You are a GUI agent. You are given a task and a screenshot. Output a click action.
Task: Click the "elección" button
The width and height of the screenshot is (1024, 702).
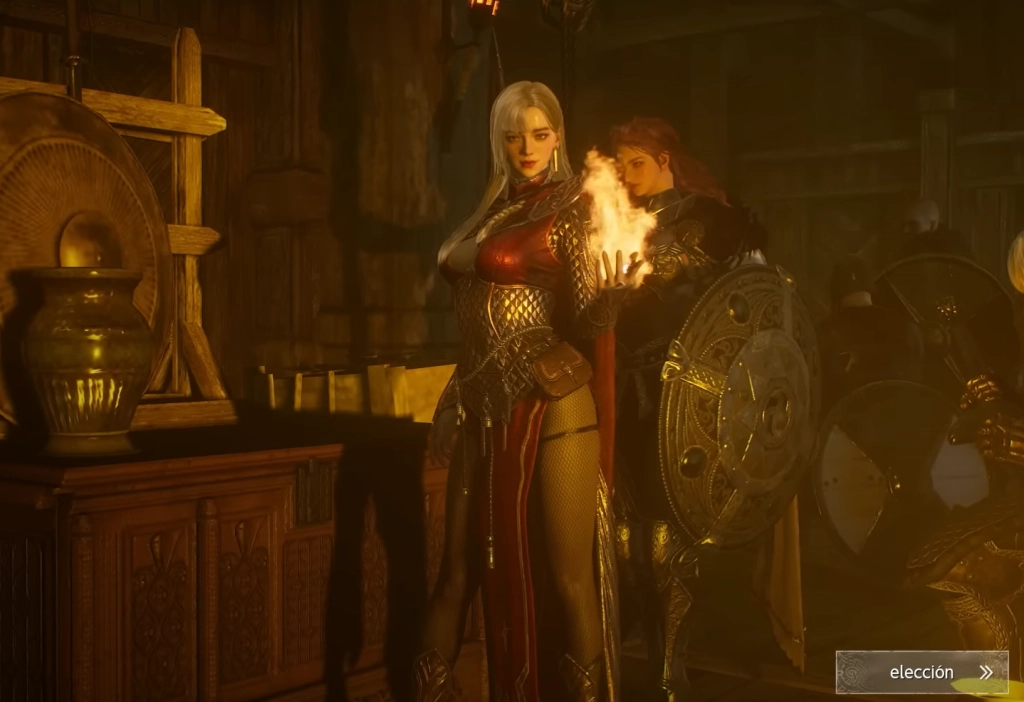tap(922, 672)
